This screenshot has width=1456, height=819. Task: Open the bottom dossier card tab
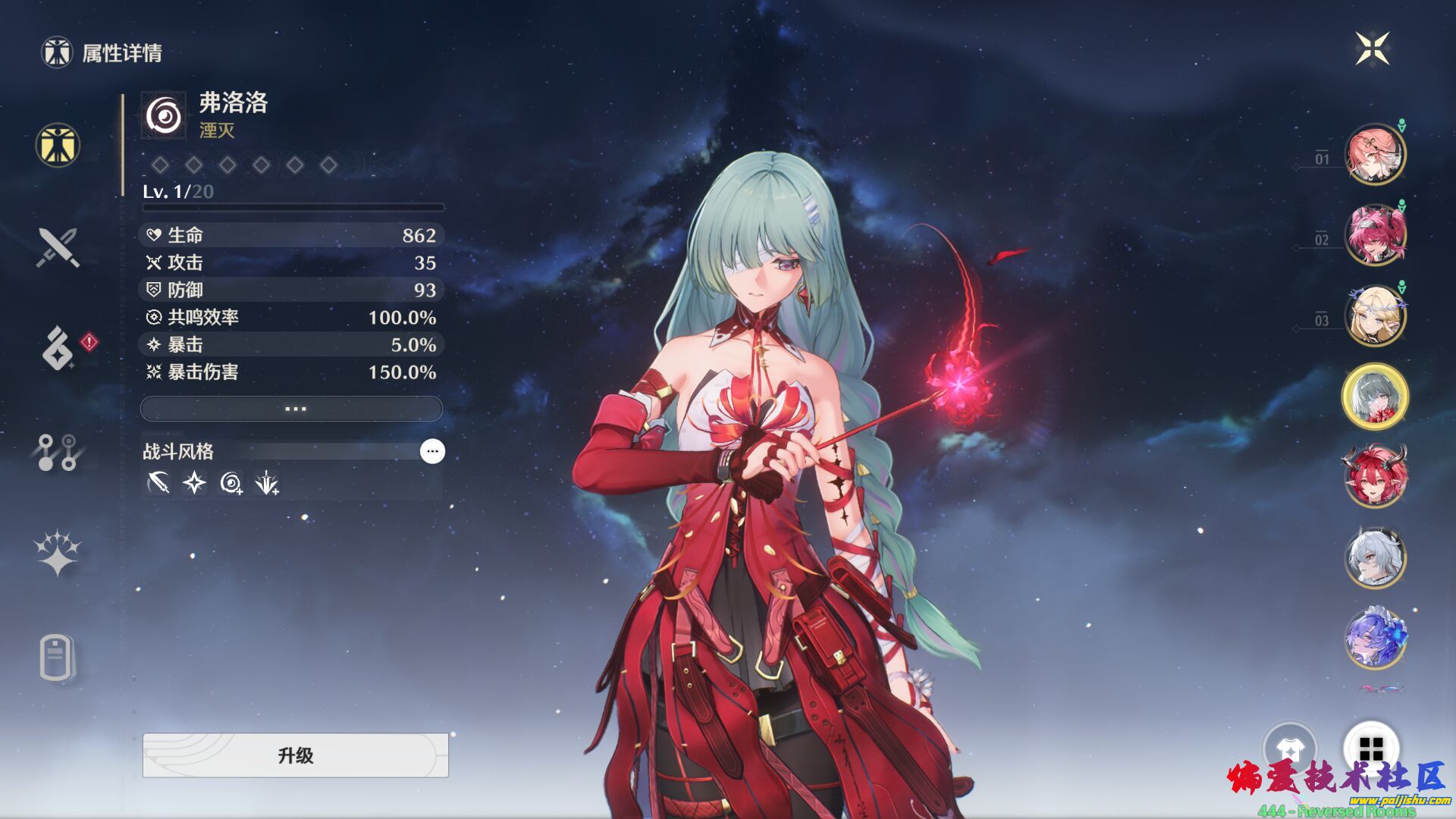tap(57, 657)
